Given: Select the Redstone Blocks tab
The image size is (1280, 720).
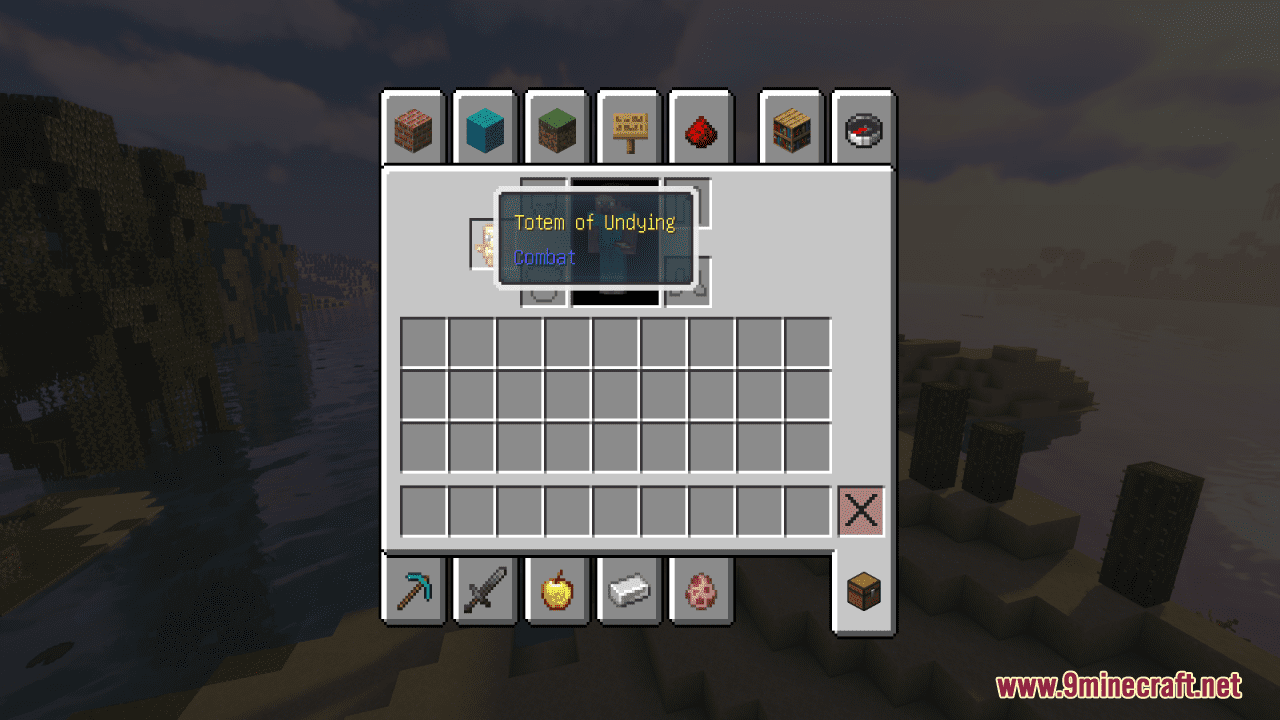Looking at the screenshot, I should pos(700,128).
